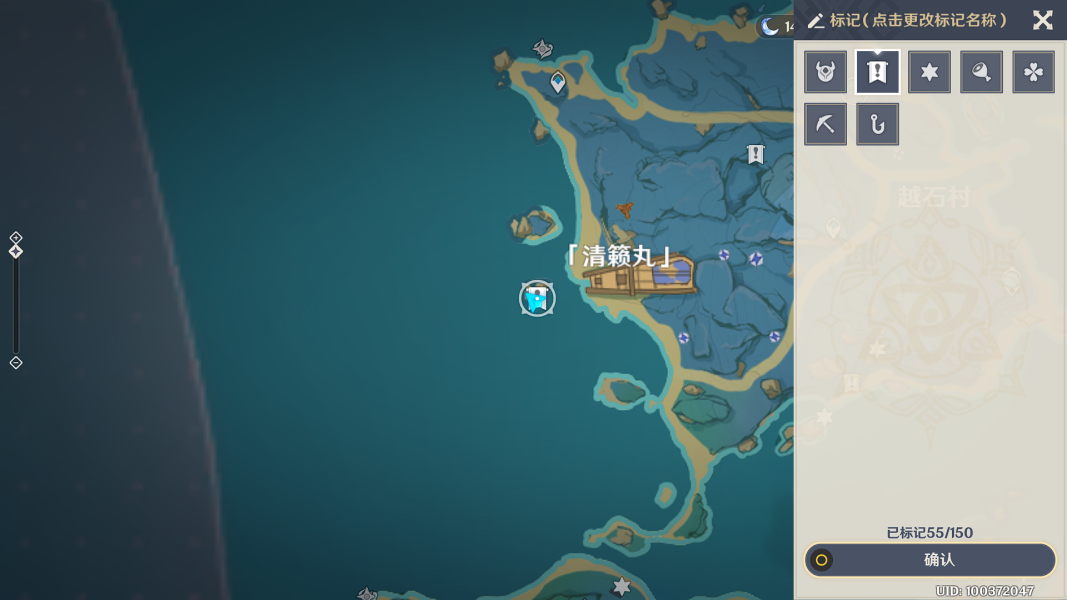Choose the meat drumstick marker icon
Image resolution: width=1067 pixels, height=600 pixels.
pos(981,72)
